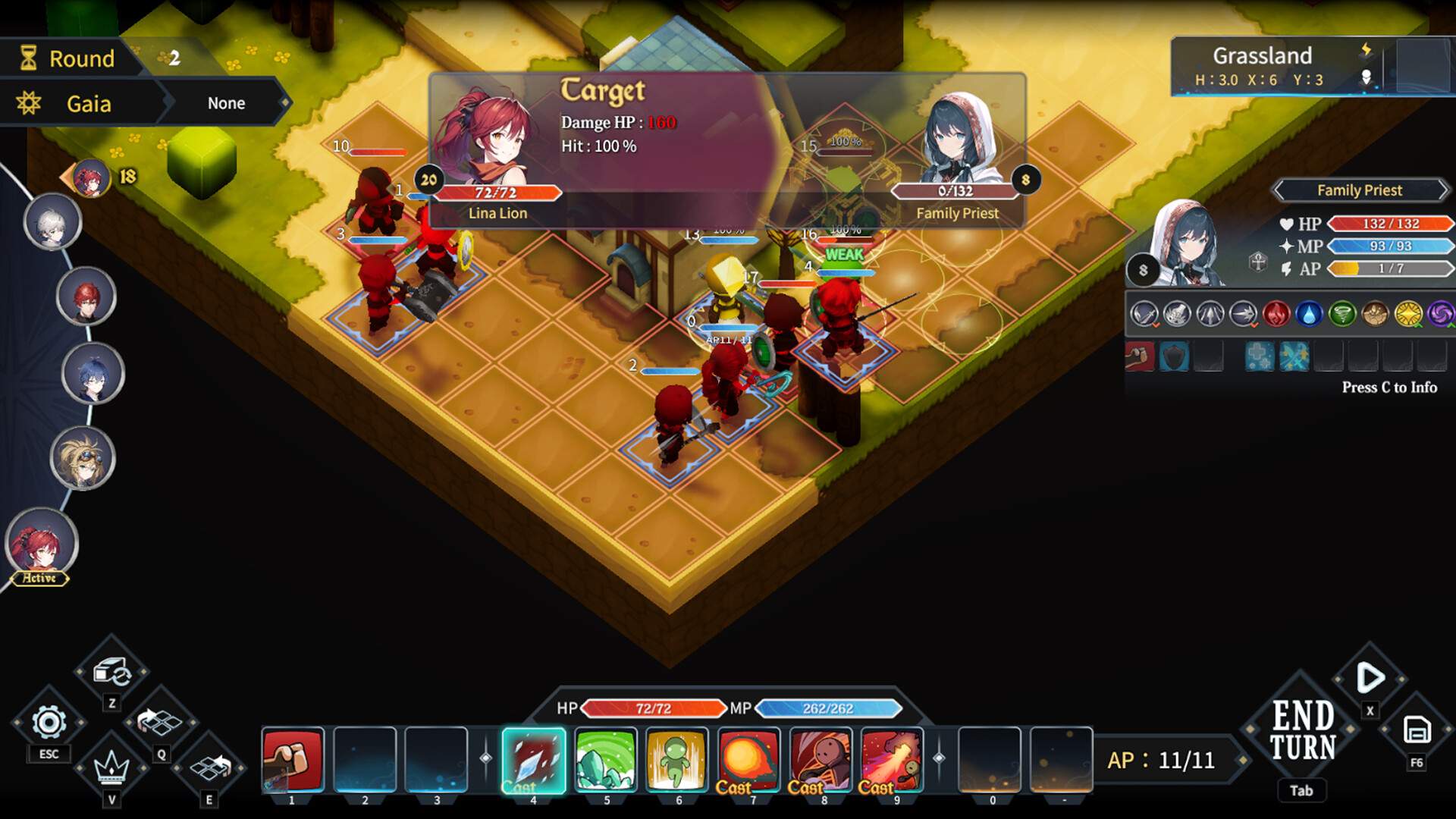The height and width of the screenshot is (819, 1456).
Task: Select the goggles blonde portrait in turn order
Action: pyautogui.click(x=82, y=457)
